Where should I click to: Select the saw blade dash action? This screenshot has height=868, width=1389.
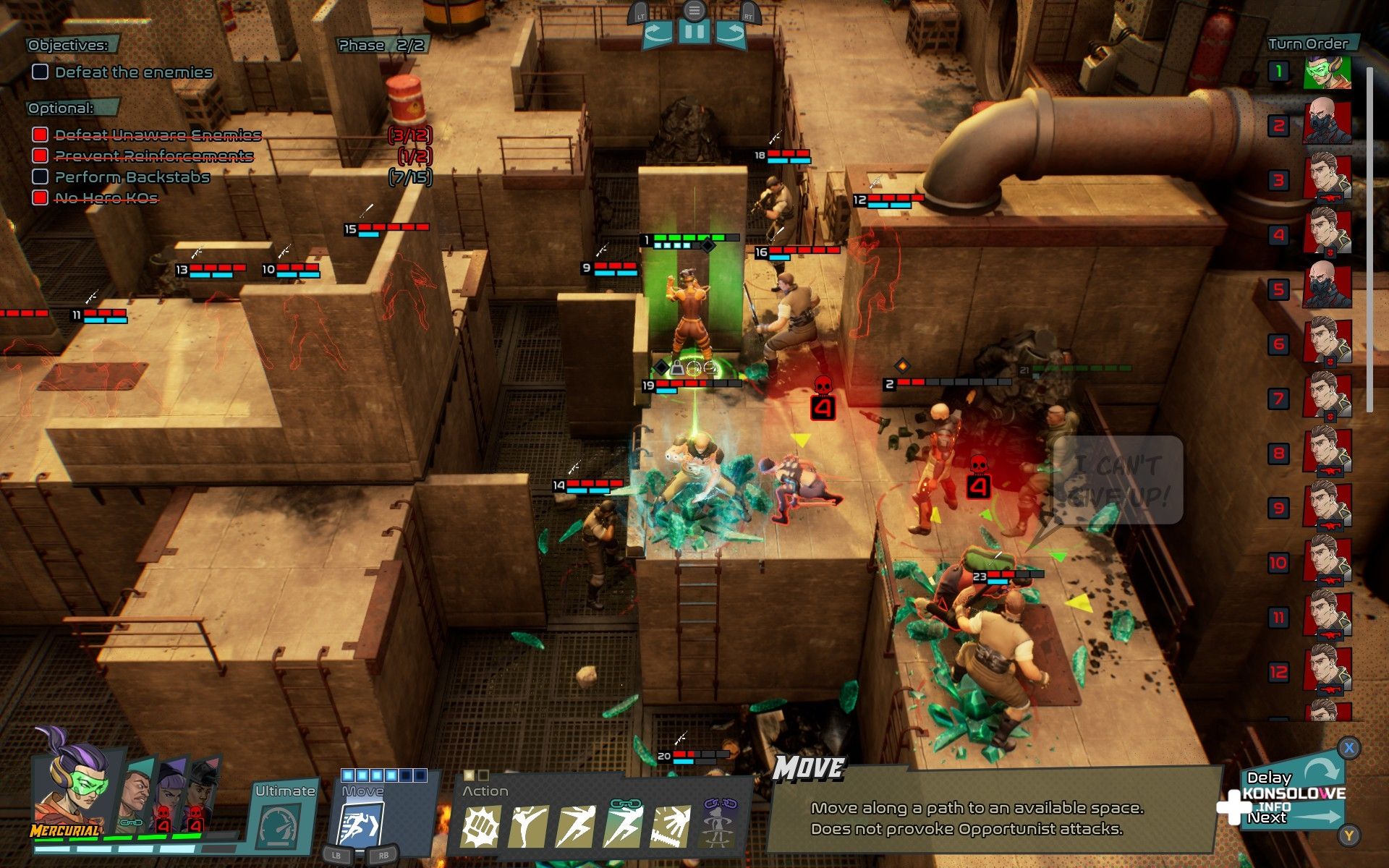click(671, 827)
